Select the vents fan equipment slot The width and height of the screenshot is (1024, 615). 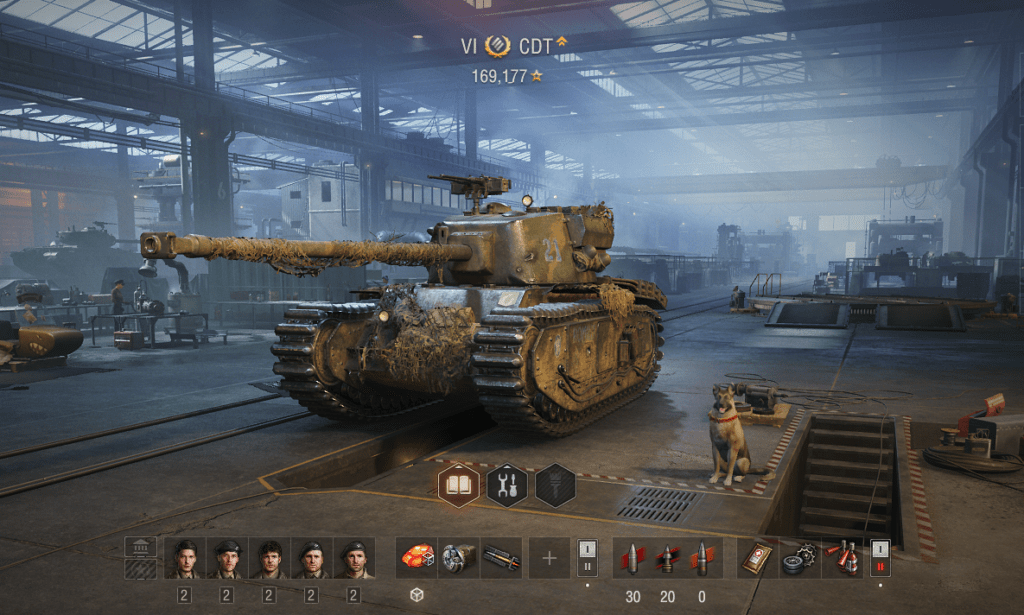click(458, 557)
